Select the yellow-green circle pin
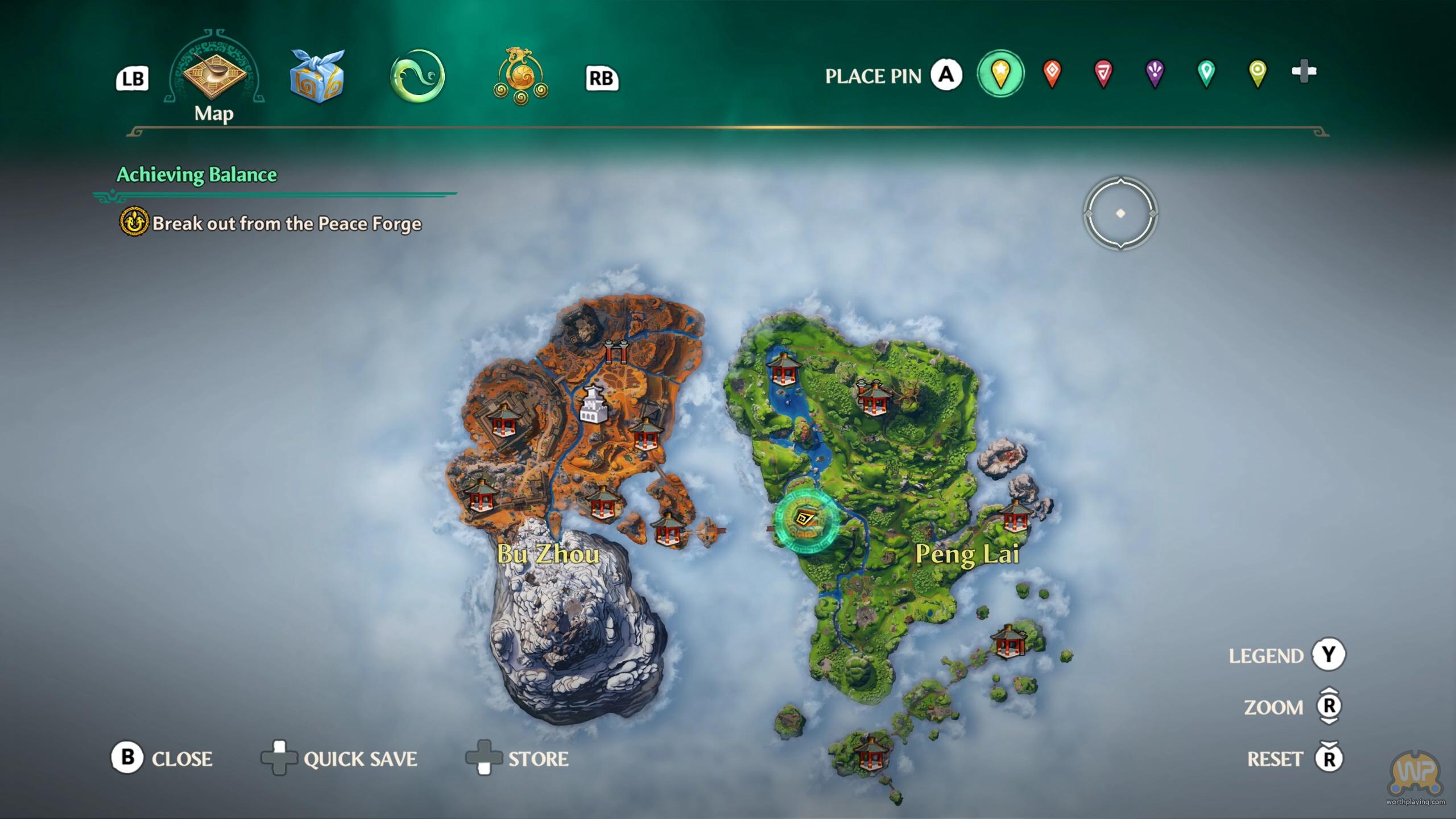Screen dimensions: 1456x819 (x=1258, y=73)
